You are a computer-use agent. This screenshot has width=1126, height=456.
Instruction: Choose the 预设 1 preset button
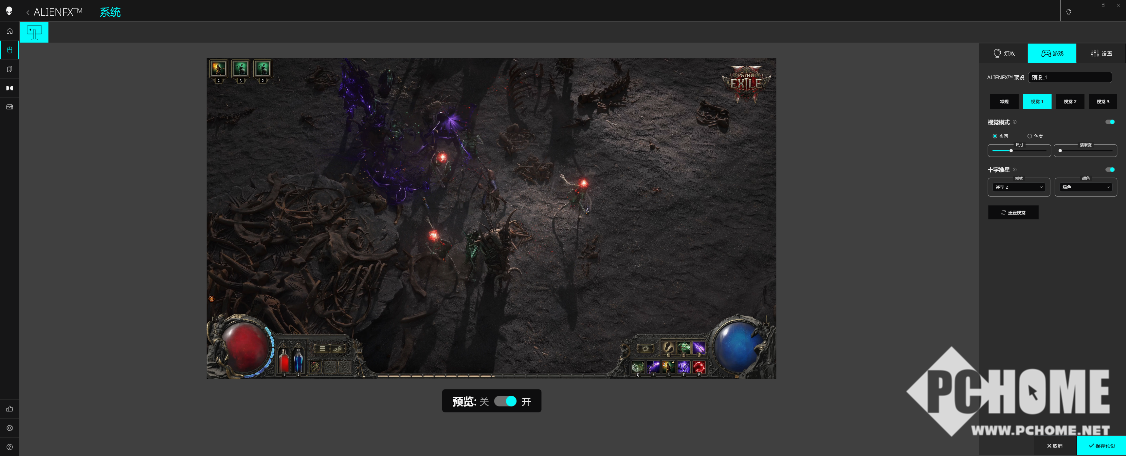1037,101
